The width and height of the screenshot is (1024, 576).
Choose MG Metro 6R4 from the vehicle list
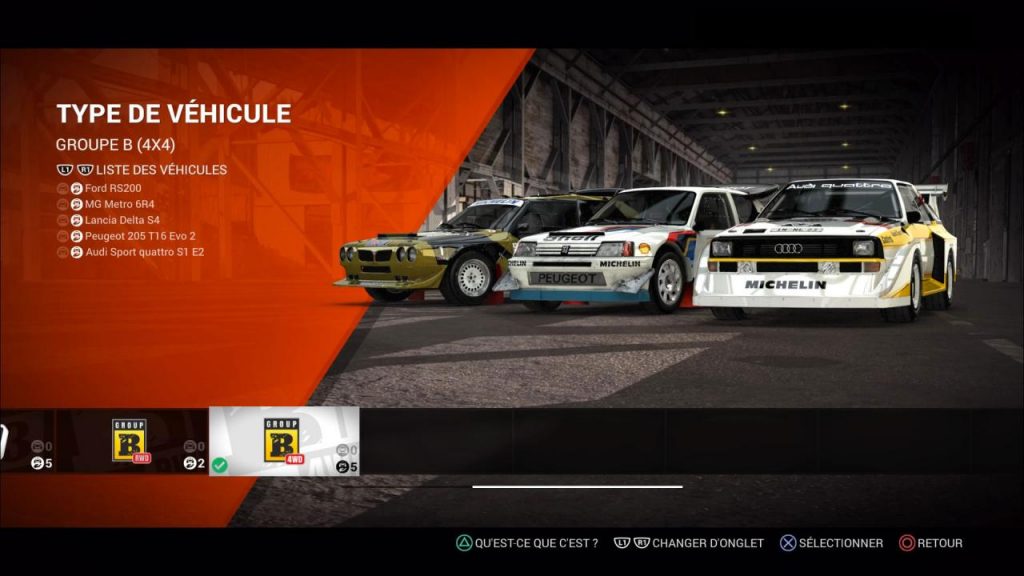119,204
